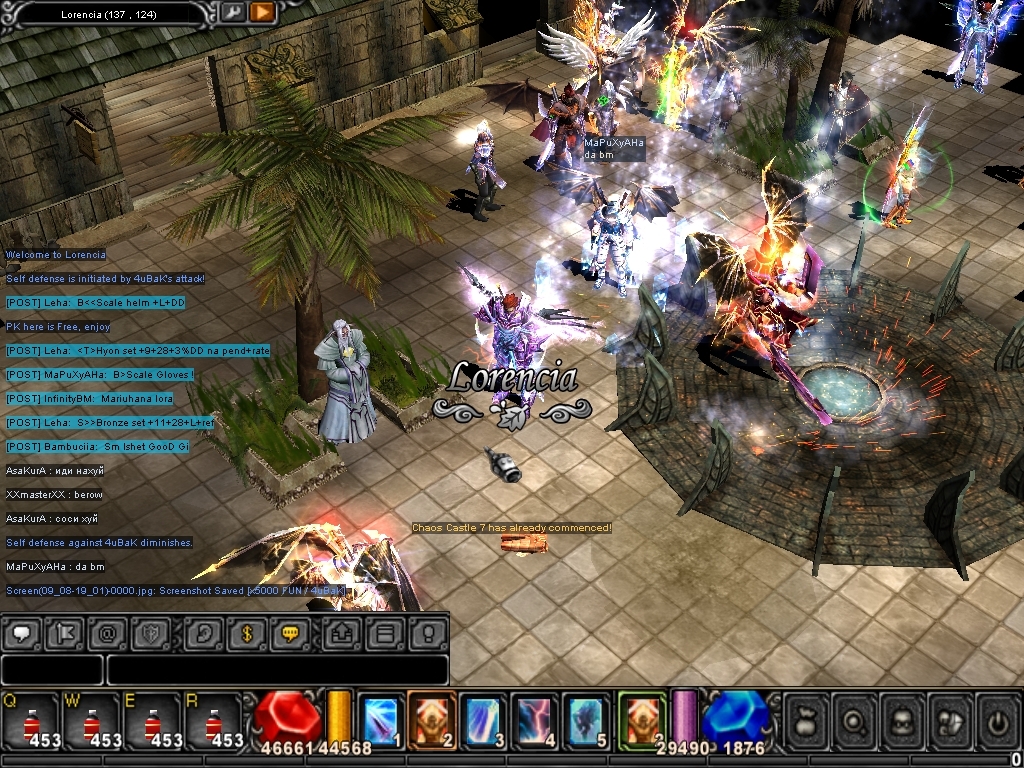Click the orange play arrow button
The width and height of the screenshot is (1024, 768).
pos(261,13)
